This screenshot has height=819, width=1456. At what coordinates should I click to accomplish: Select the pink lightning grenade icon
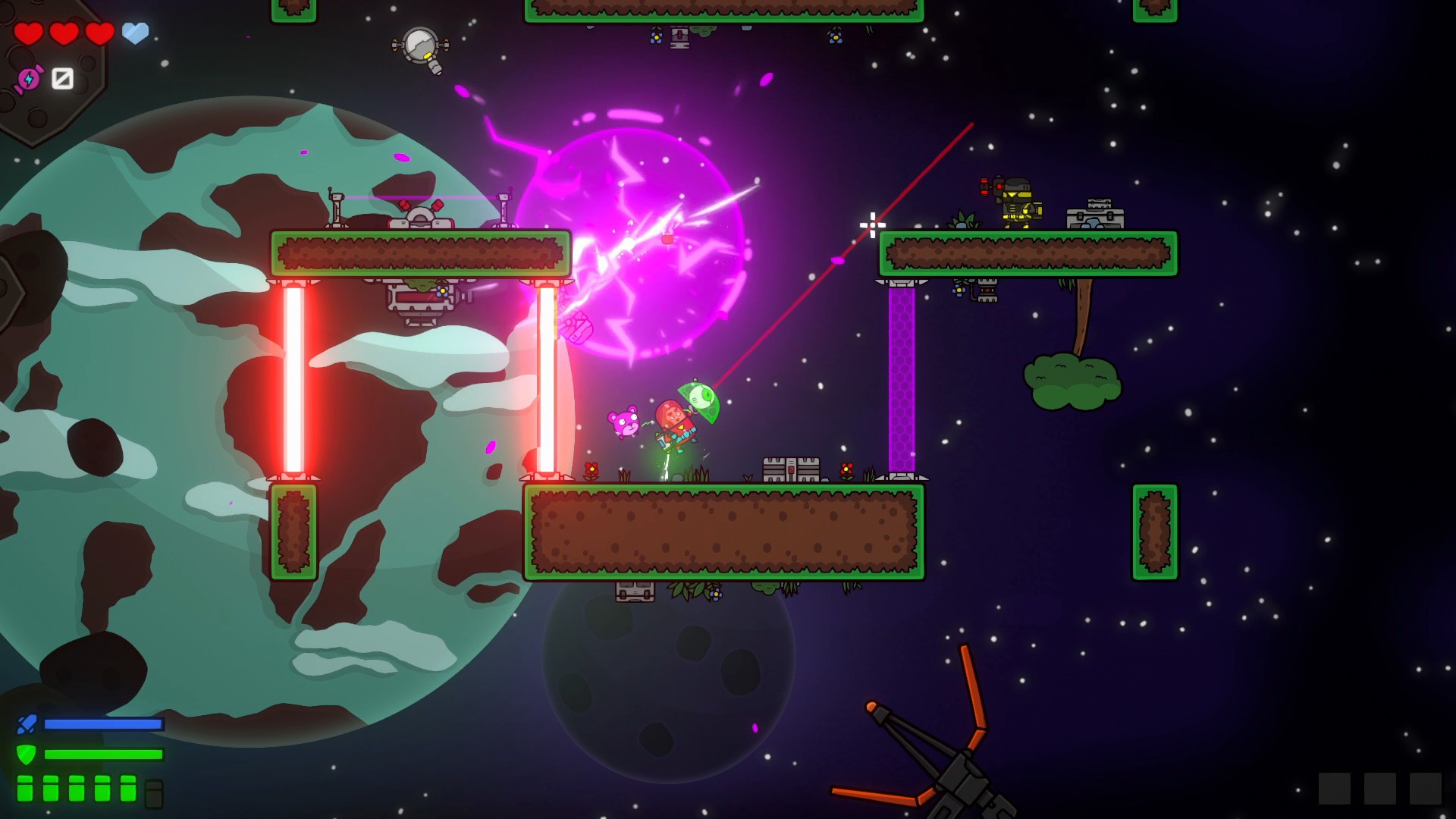(29, 79)
